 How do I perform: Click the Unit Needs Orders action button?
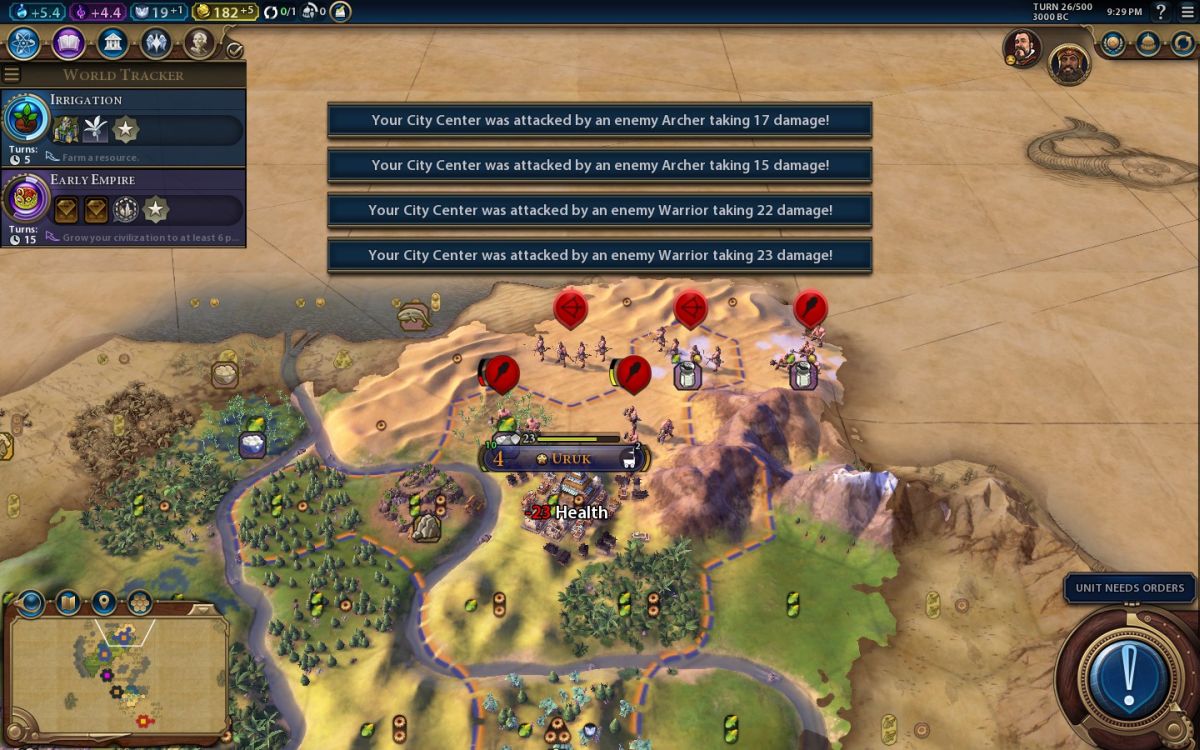coord(1129,676)
